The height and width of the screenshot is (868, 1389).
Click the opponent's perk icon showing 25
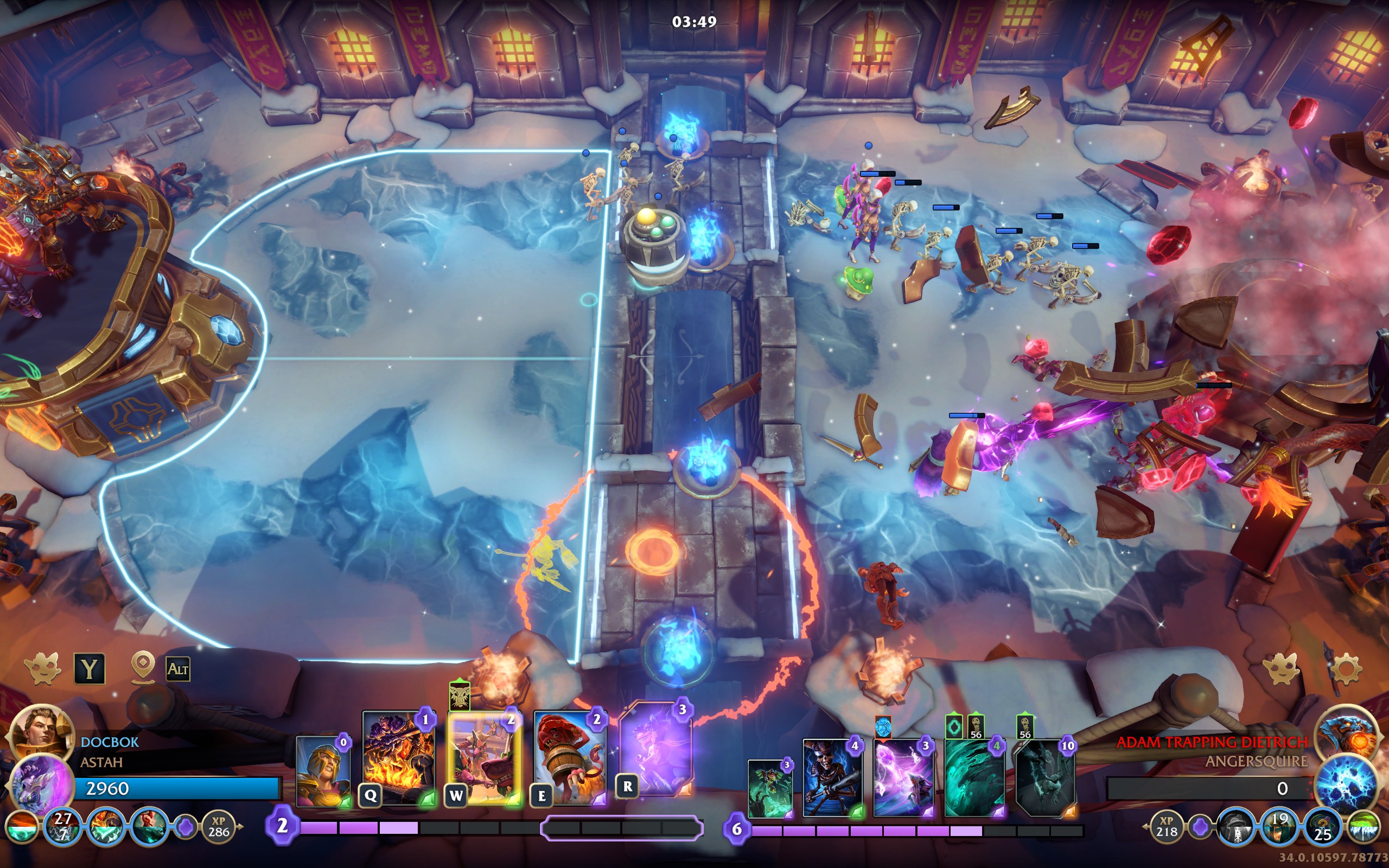coord(1322,828)
